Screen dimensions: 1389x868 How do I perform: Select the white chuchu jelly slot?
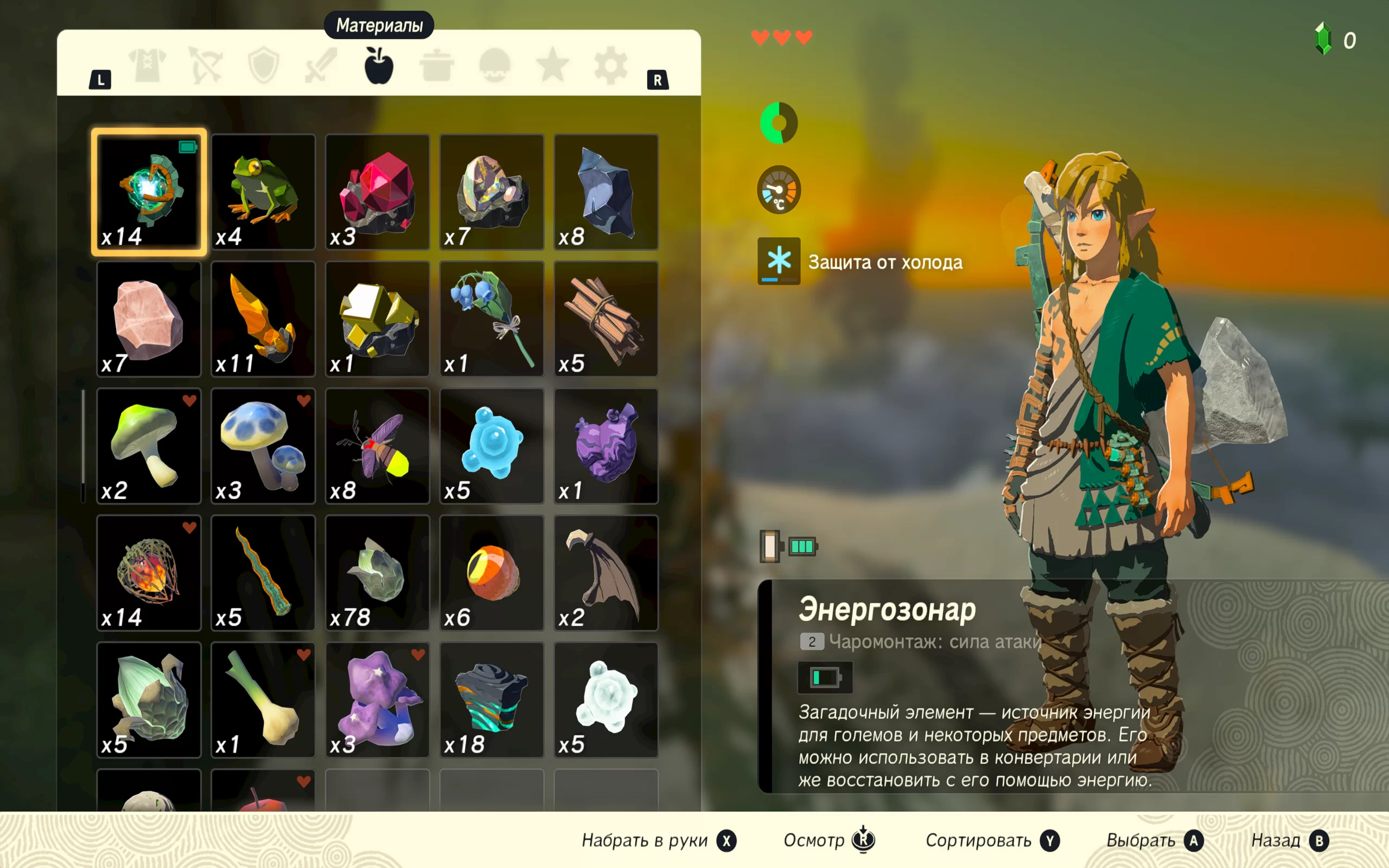606,700
